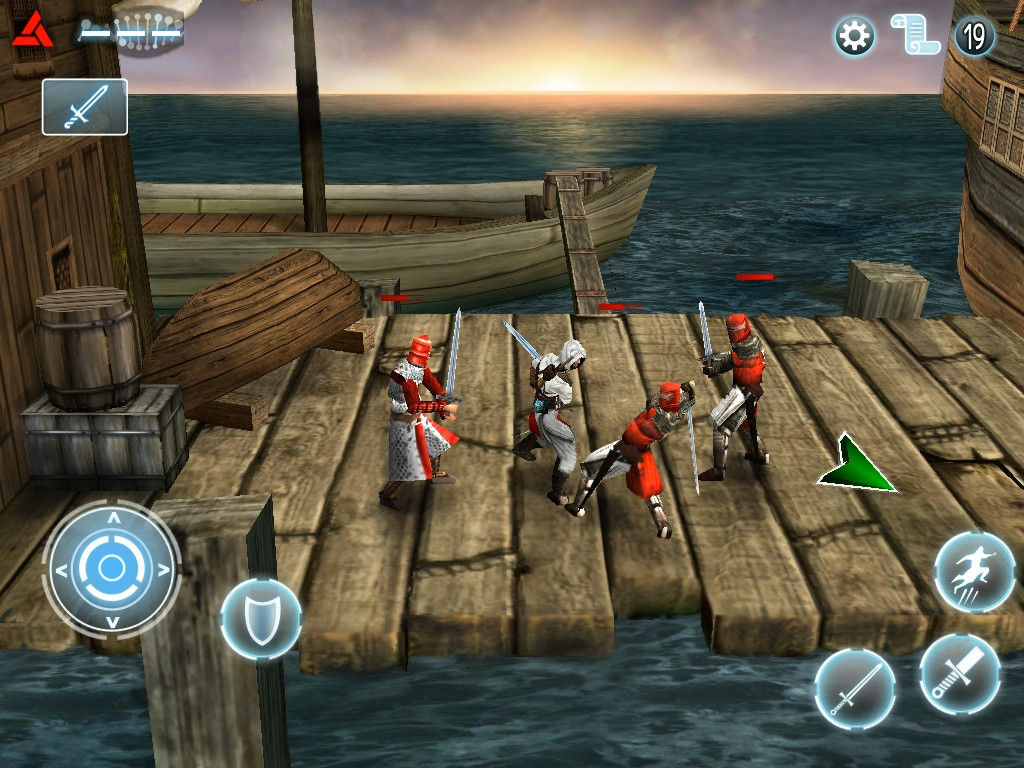Image resolution: width=1024 pixels, height=768 pixels.
Task: Tap the virtual movement joystick
Action: [x=111, y=570]
